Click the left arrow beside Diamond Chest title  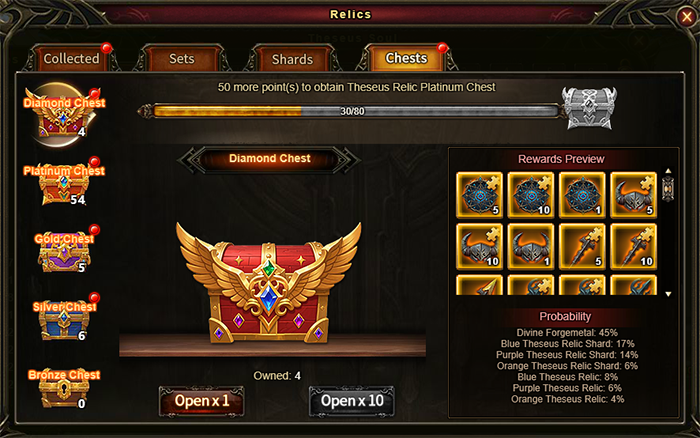coord(190,159)
